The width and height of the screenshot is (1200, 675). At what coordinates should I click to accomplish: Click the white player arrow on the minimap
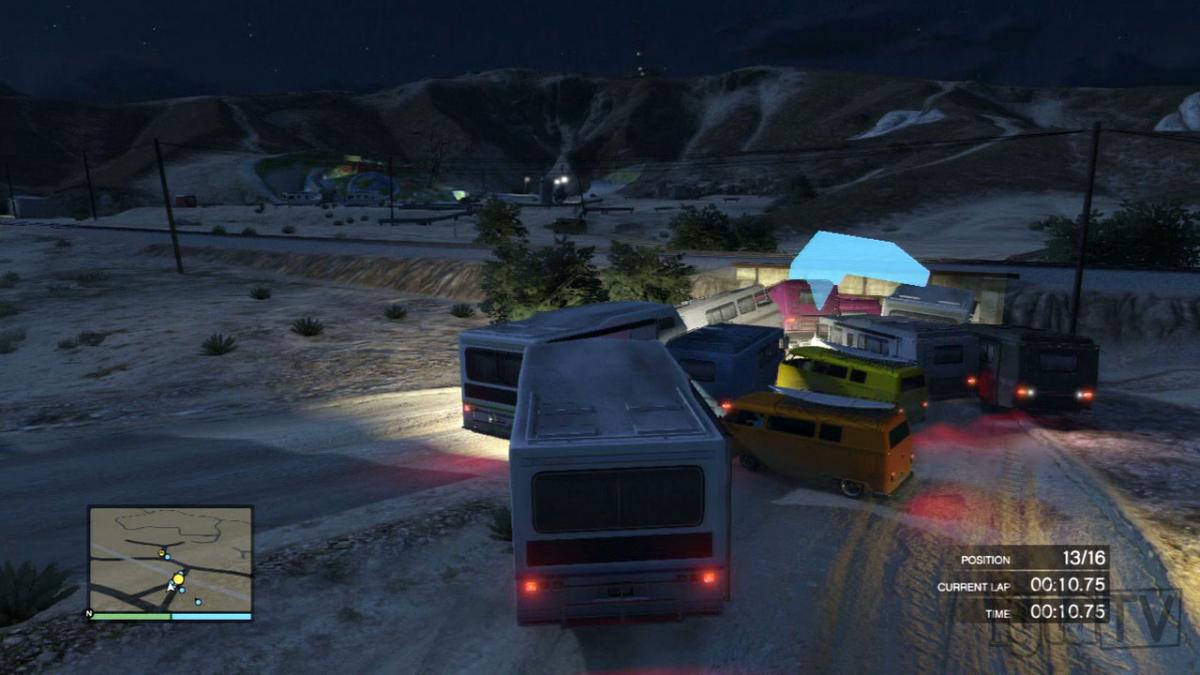point(171,589)
